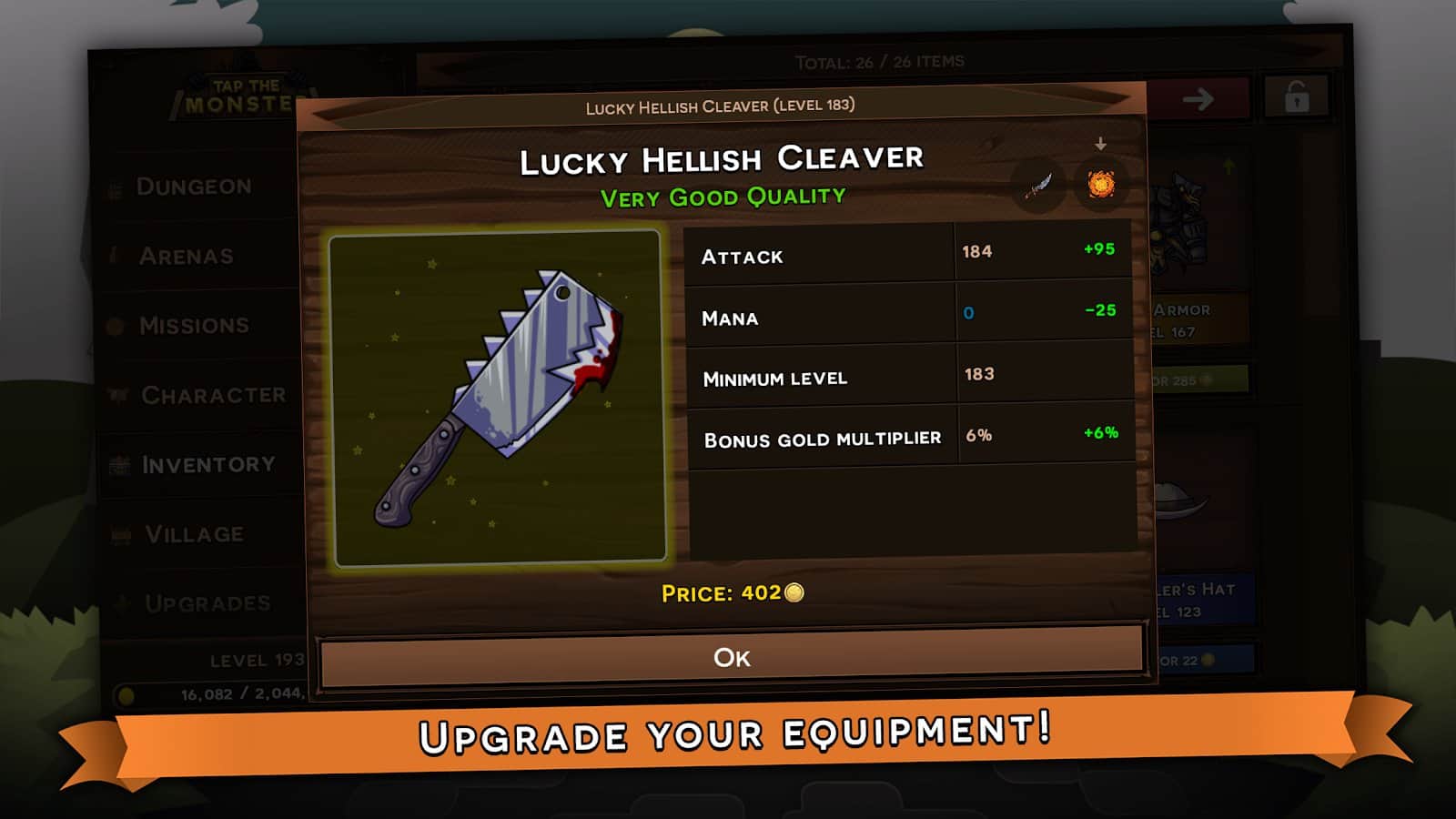Open the Inventory menu

tap(207, 465)
